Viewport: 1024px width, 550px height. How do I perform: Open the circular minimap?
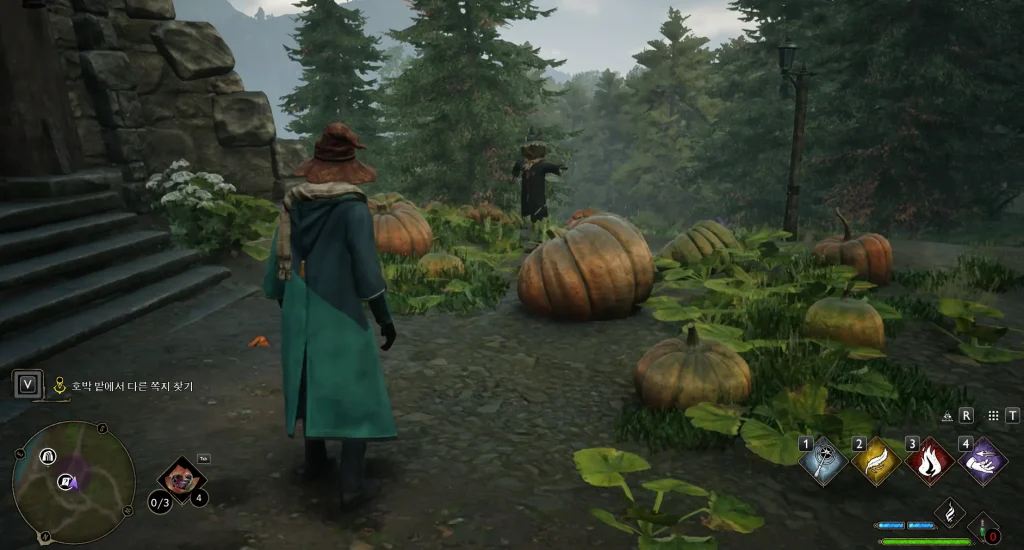coord(73,483)
